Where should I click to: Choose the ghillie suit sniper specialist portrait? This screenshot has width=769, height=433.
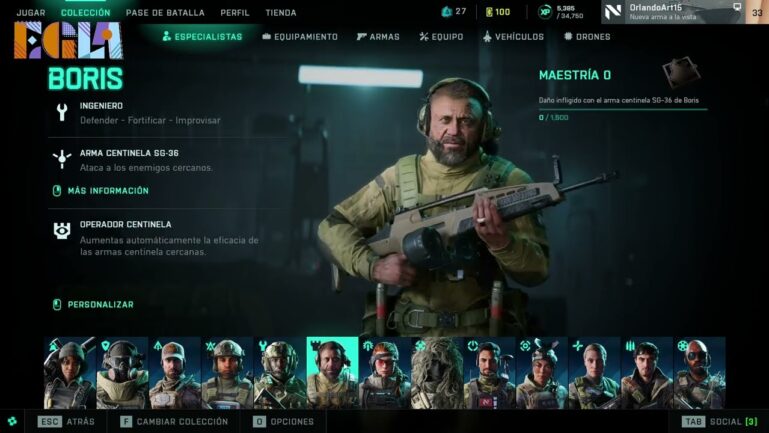click(437, 374)
